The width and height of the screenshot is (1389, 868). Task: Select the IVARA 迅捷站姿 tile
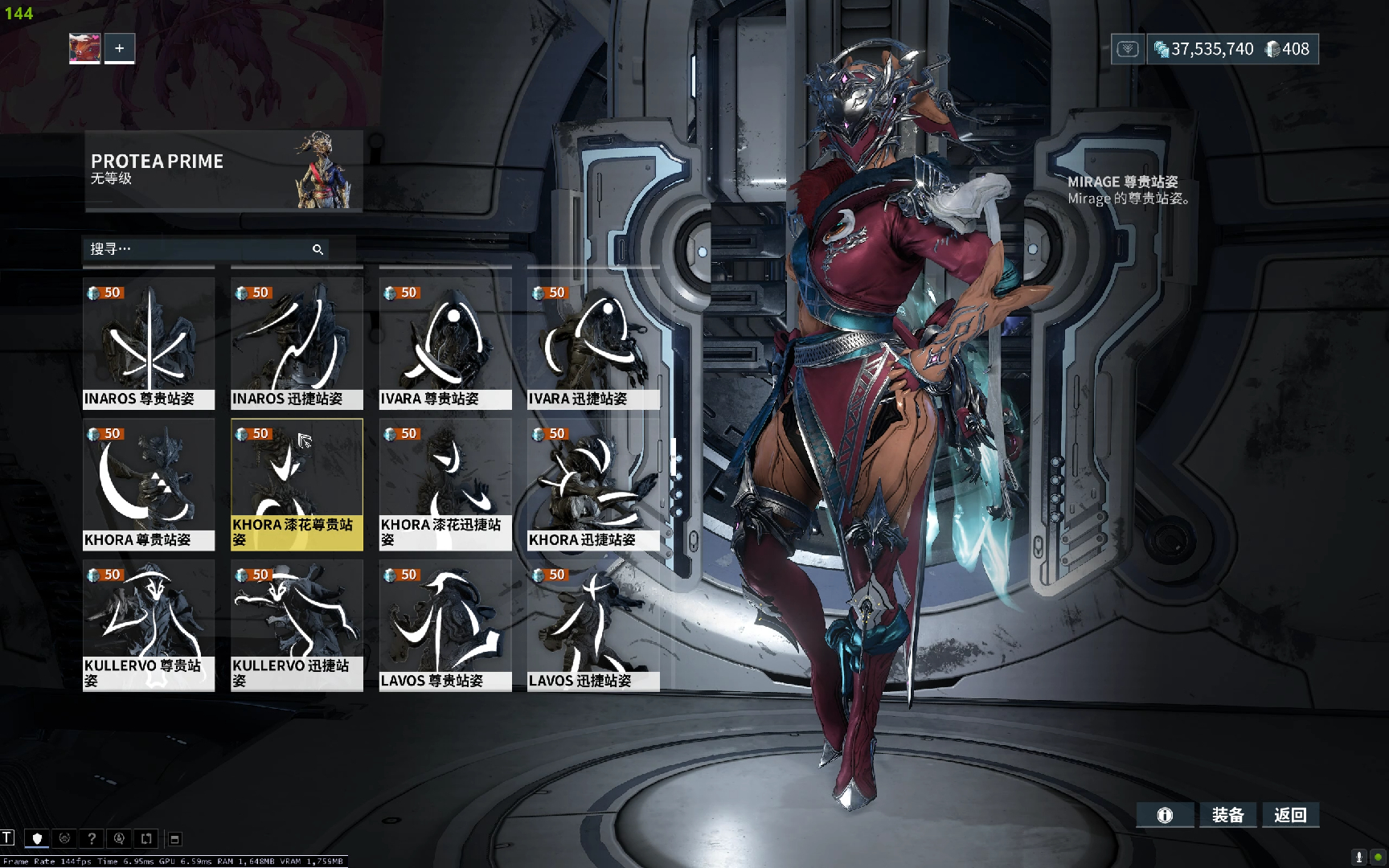click(593, 343)
